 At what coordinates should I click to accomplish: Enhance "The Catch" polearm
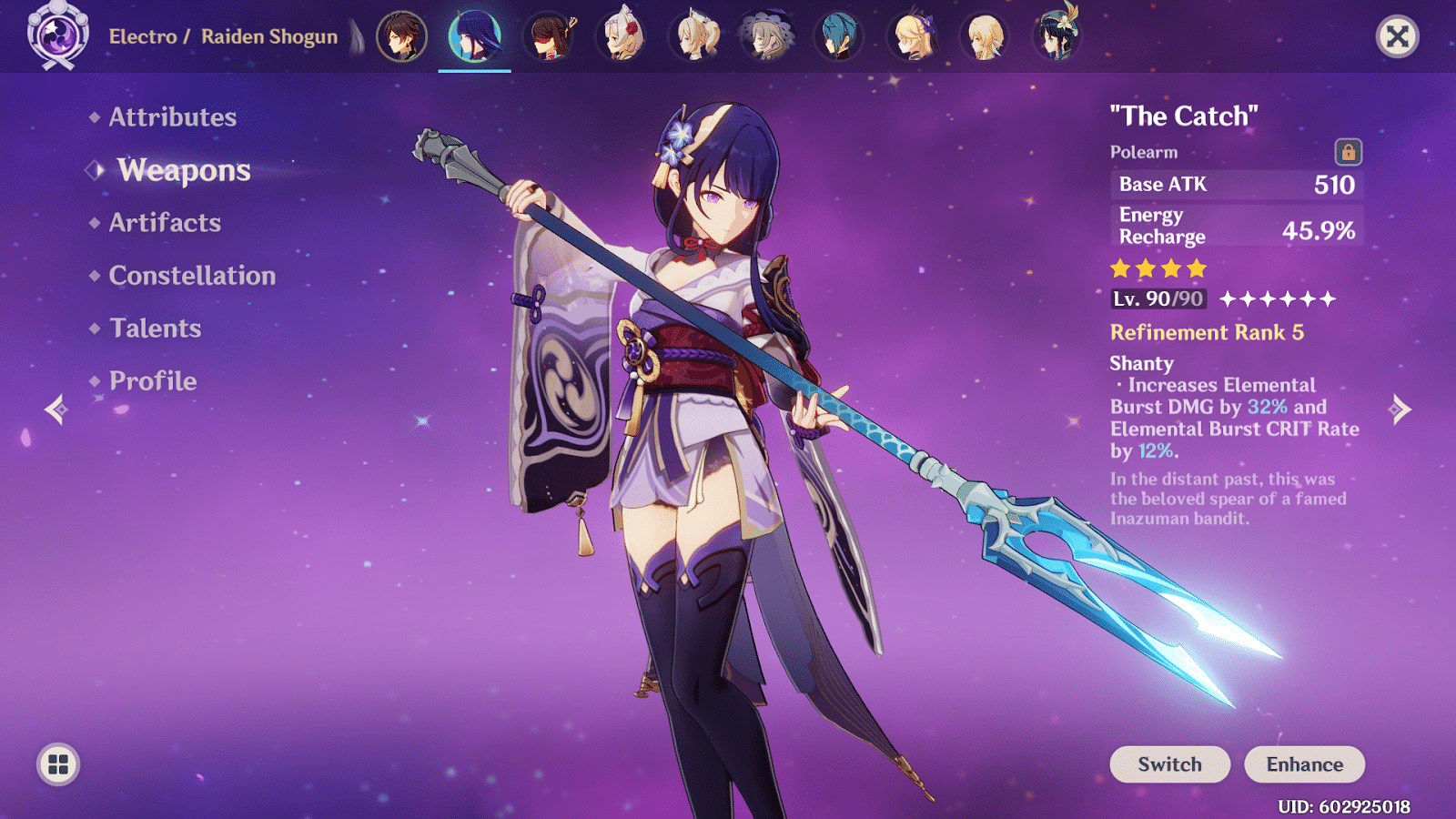(x=1304, y=764)
